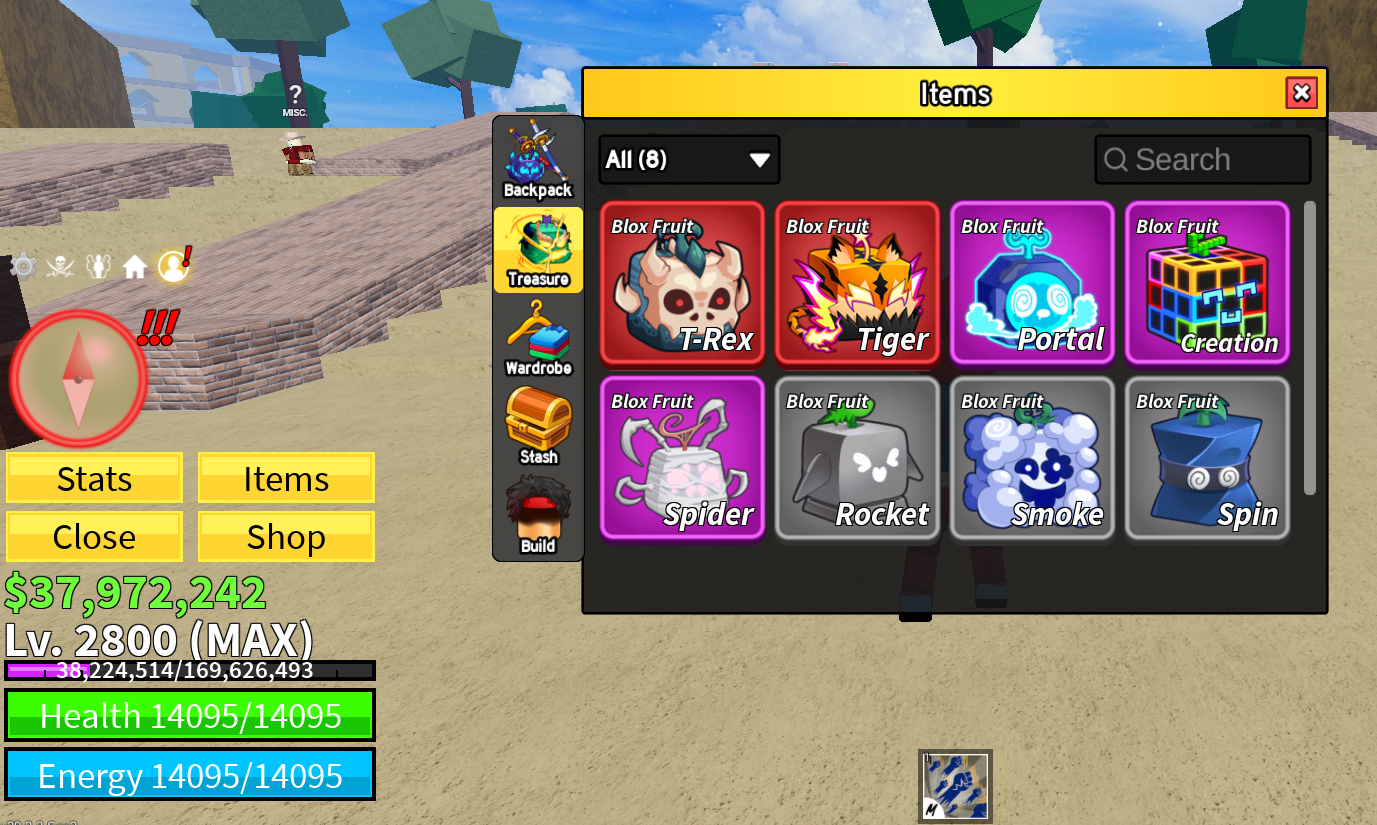Select the Rocket Blox Fruit
The height and width of the screenshot is (825, 1377).
857,458
